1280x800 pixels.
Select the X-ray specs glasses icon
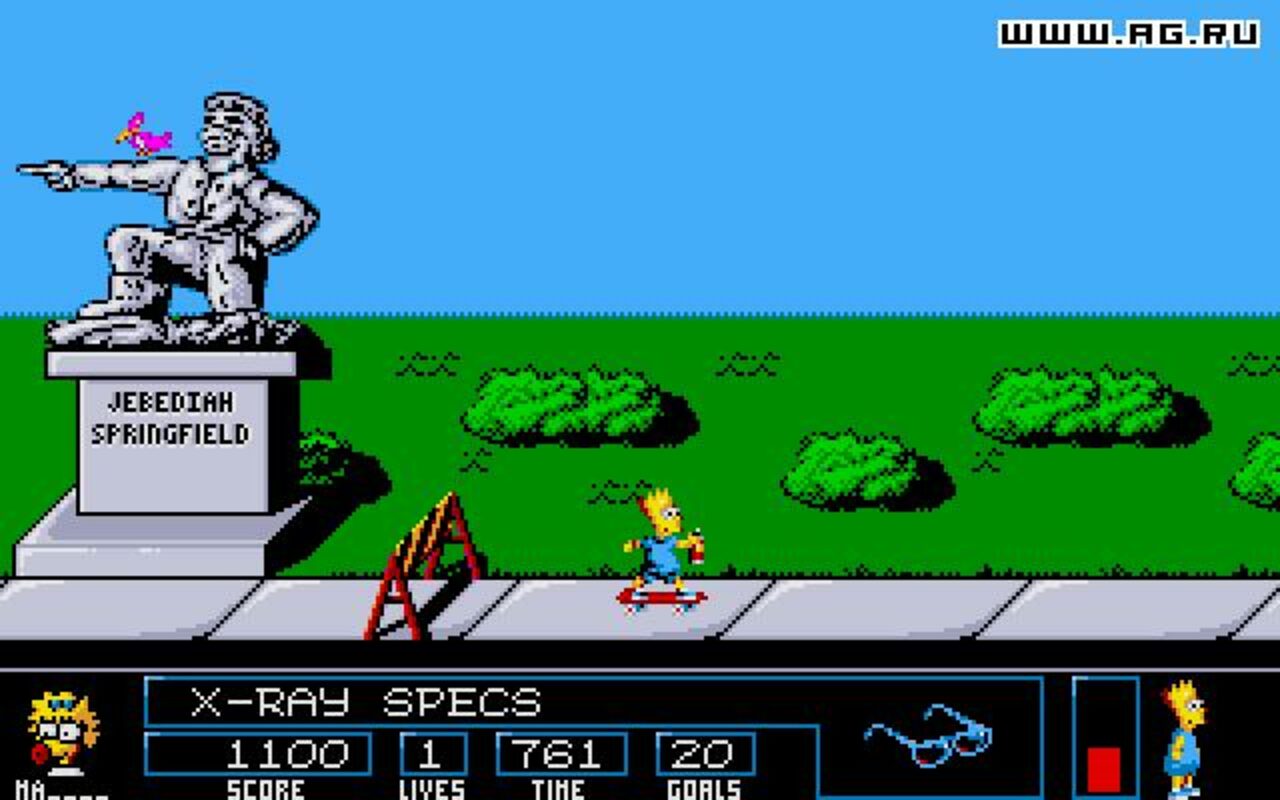(x=927, y=736)
